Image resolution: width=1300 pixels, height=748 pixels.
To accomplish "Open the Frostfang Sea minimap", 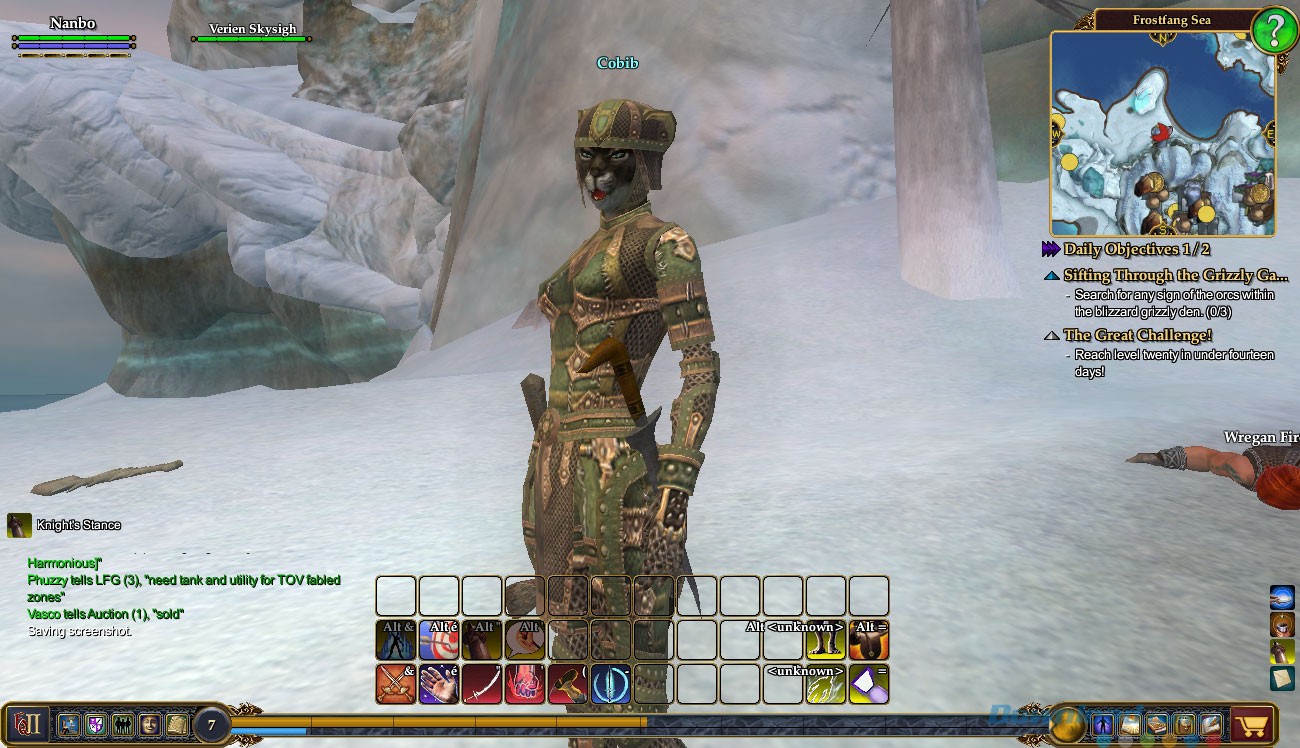I will coord(1162,133).
